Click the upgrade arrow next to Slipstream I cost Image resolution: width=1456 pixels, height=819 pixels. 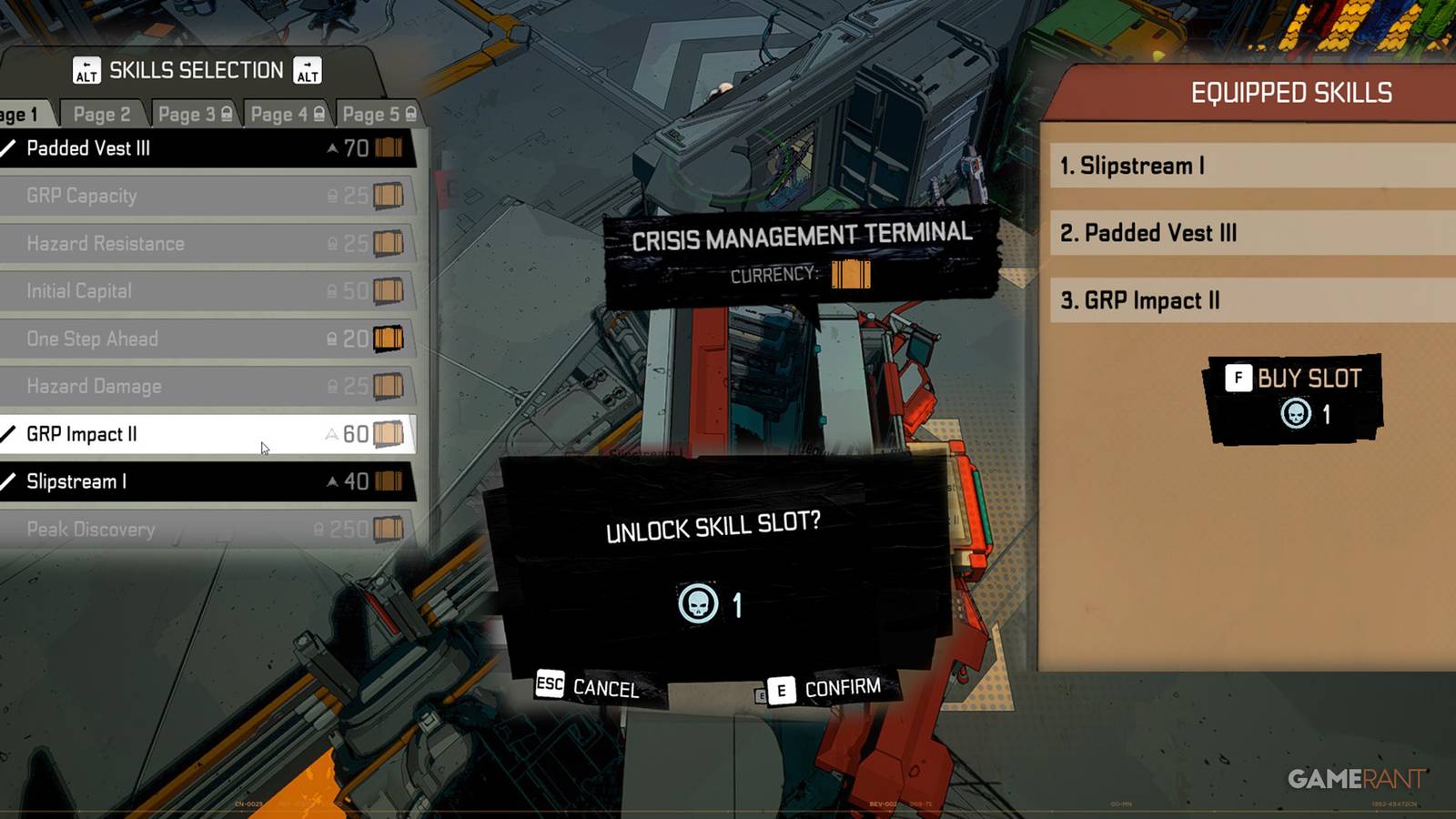tap(334, 481)
